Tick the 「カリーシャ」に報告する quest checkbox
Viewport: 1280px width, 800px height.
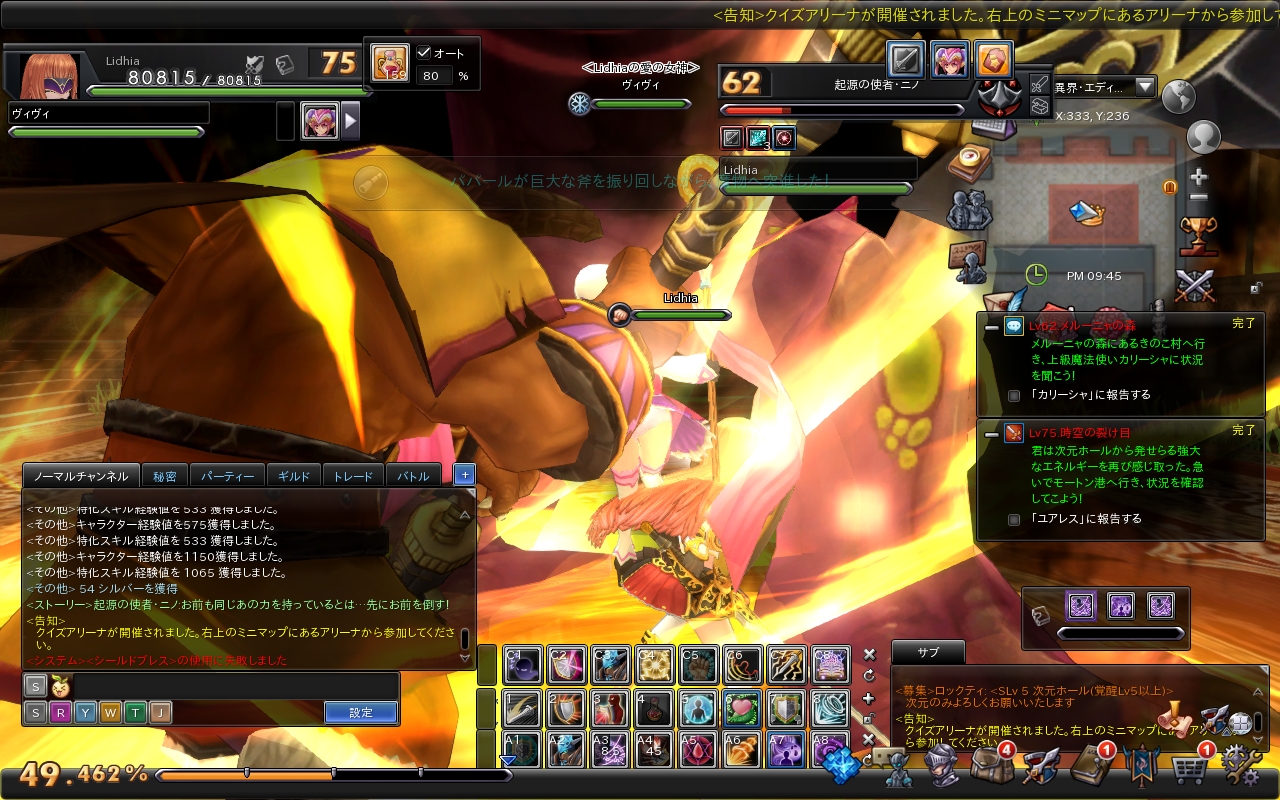click(x=1014, y=396)
